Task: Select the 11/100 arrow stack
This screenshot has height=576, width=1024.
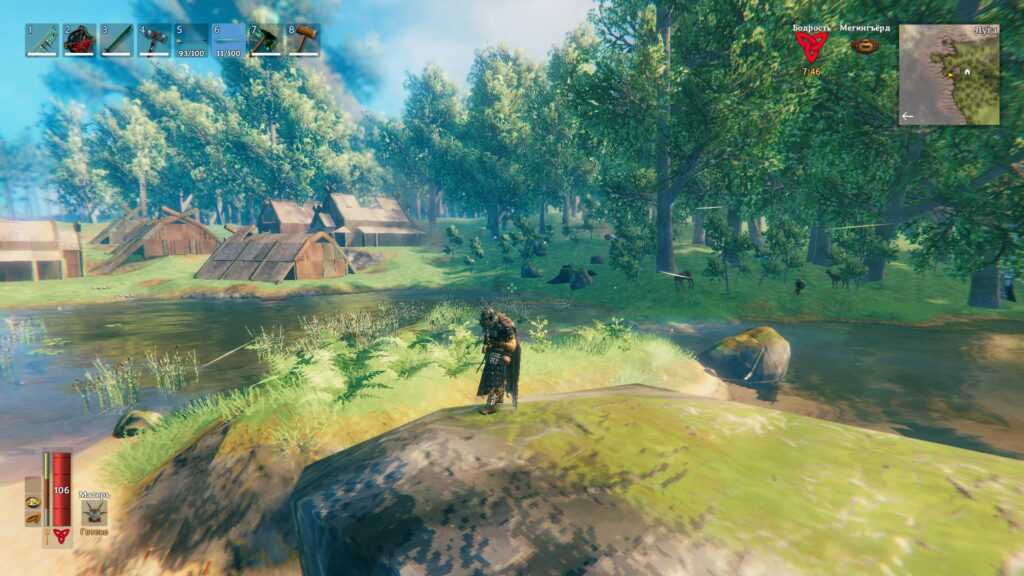Action: (x=228, y=40)
